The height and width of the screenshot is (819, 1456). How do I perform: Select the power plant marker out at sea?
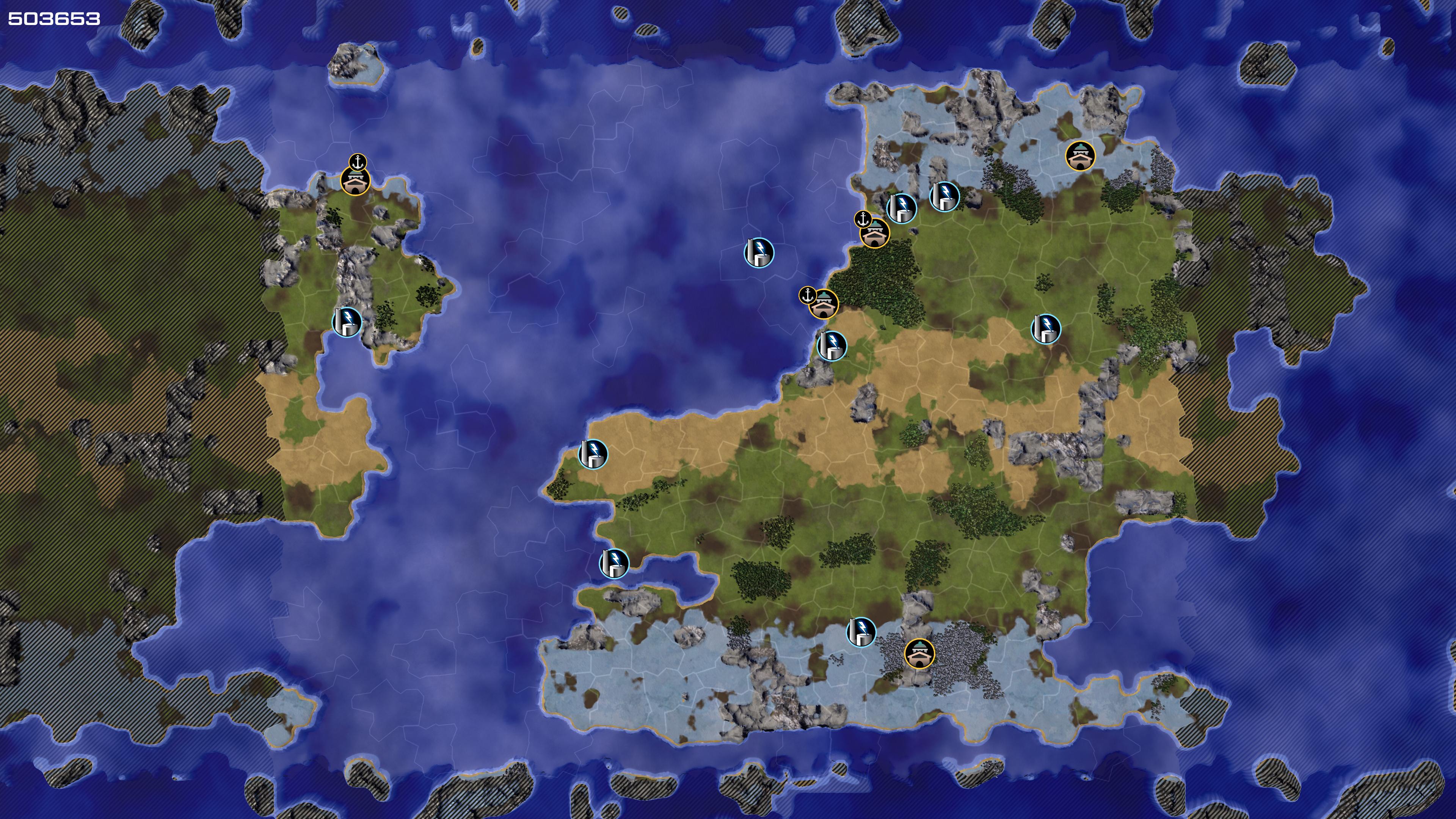[758, 252]
